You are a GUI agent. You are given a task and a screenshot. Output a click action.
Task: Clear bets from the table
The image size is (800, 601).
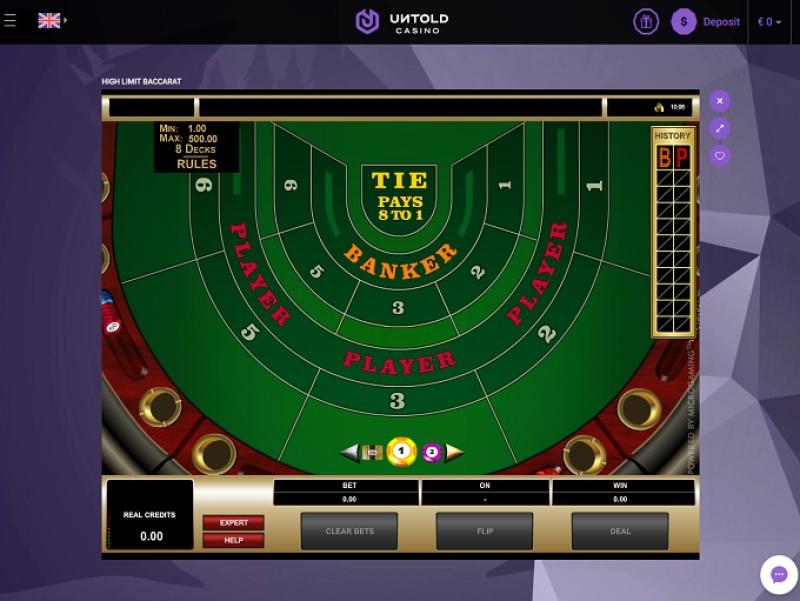coord(349,531)
